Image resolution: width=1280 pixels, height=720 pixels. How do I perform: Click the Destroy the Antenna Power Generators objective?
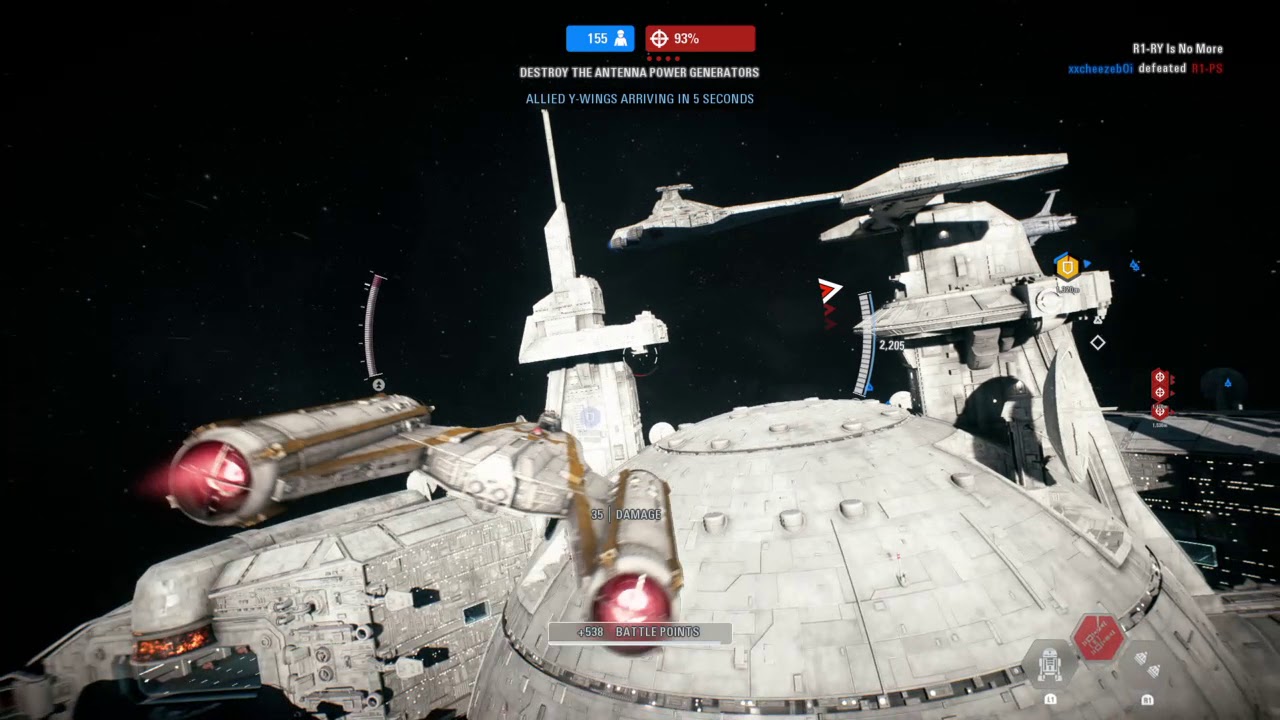(639, 73)
